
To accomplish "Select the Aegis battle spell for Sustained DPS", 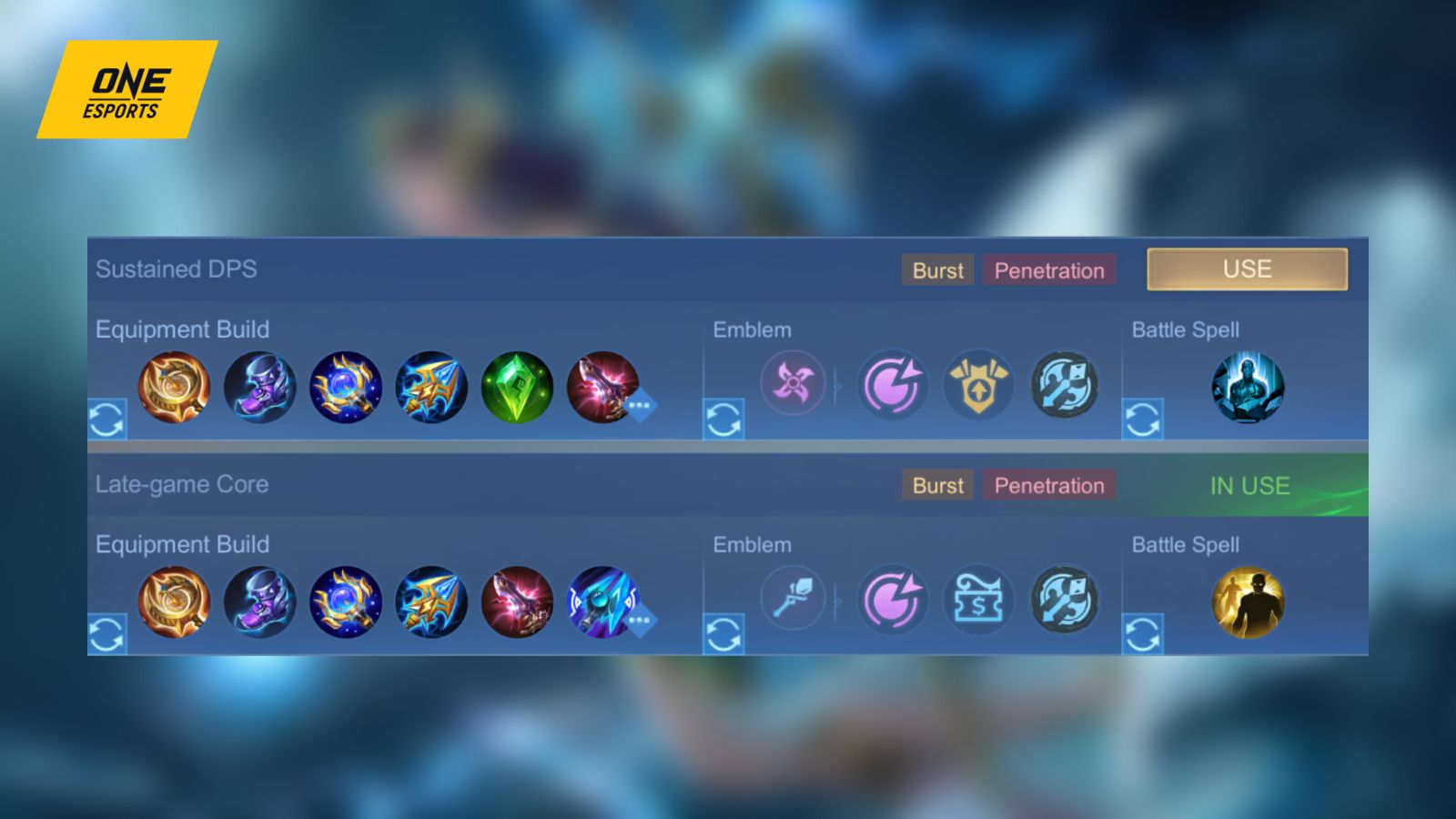I will [x=1247, y=388].
